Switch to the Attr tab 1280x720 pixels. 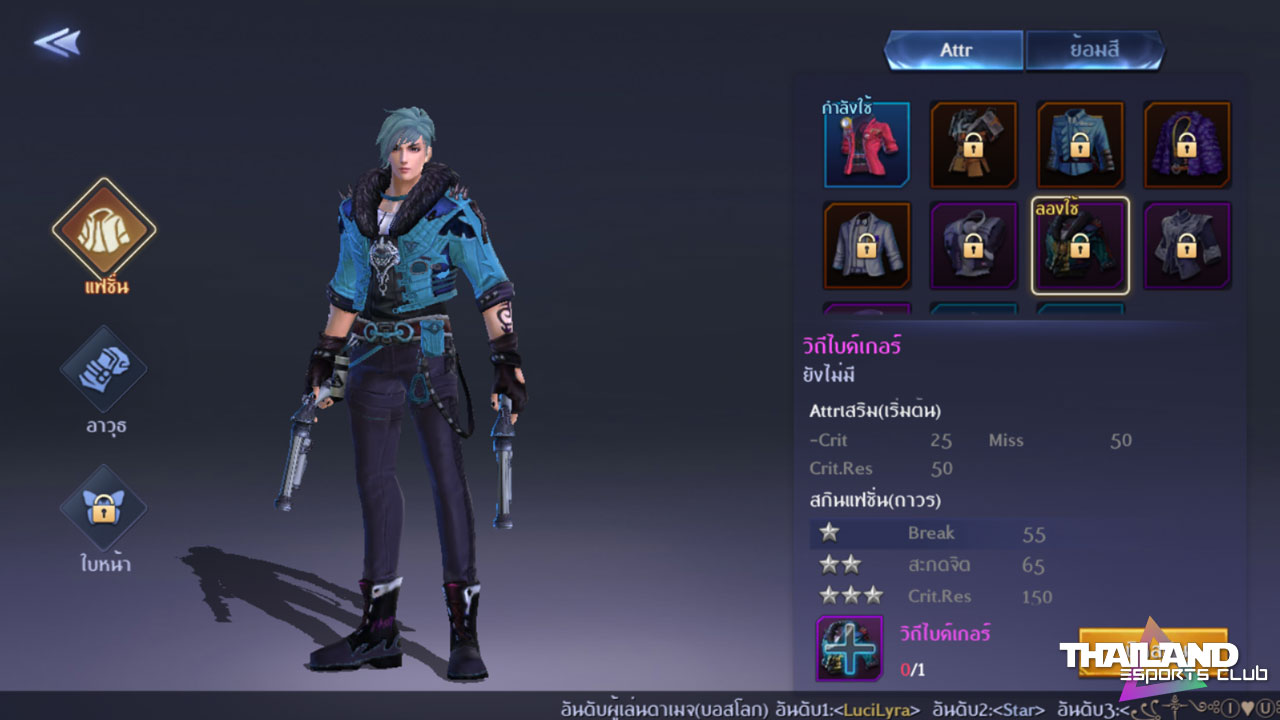955,50
